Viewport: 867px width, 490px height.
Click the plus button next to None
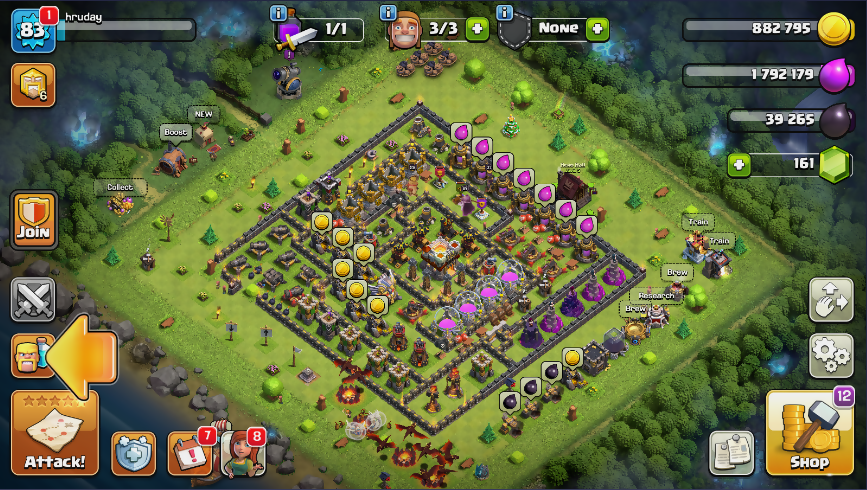597,29
